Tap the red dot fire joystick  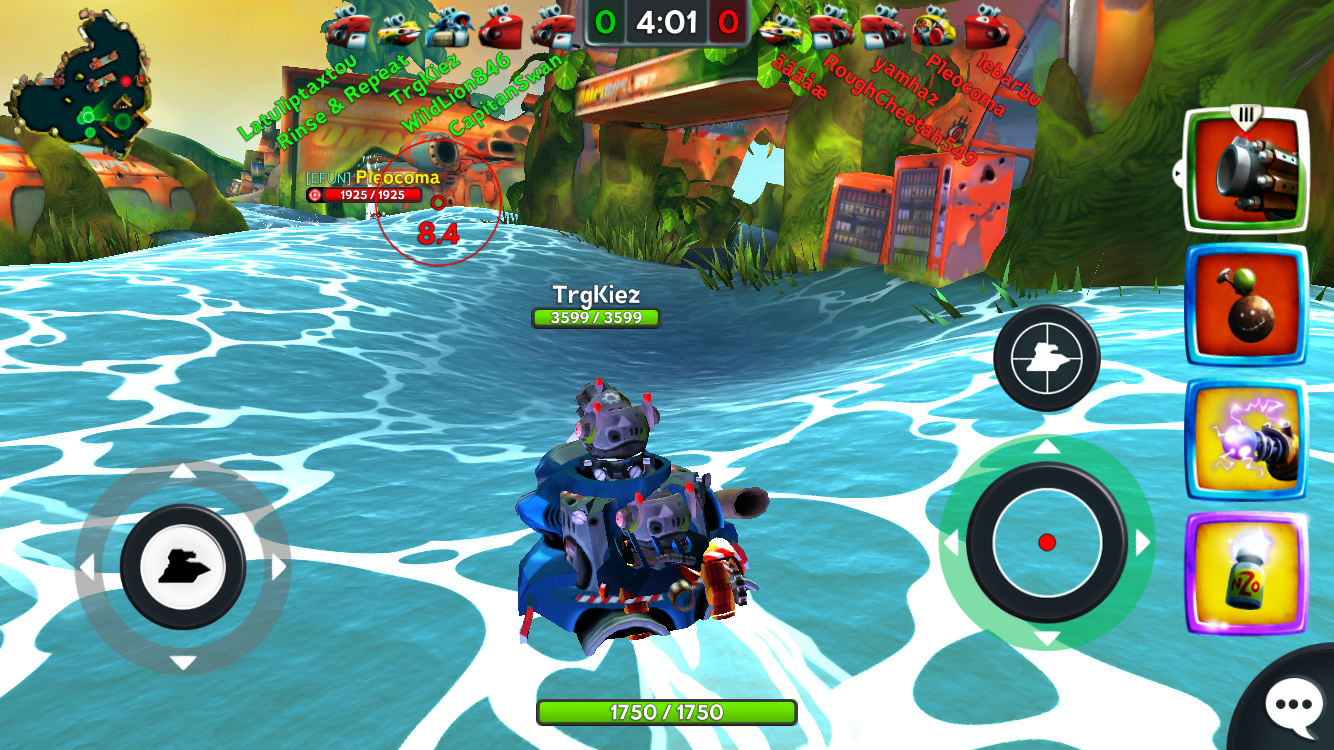pyautogui.click(x=1047, y=542)
